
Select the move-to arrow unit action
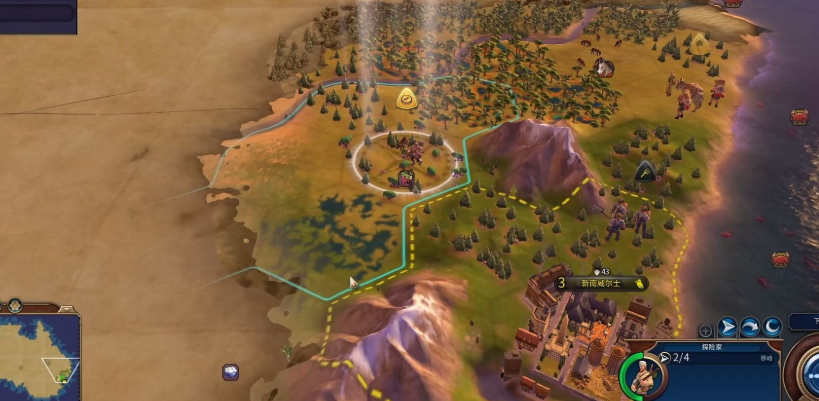pyautogui.click(x=728, y=327)
